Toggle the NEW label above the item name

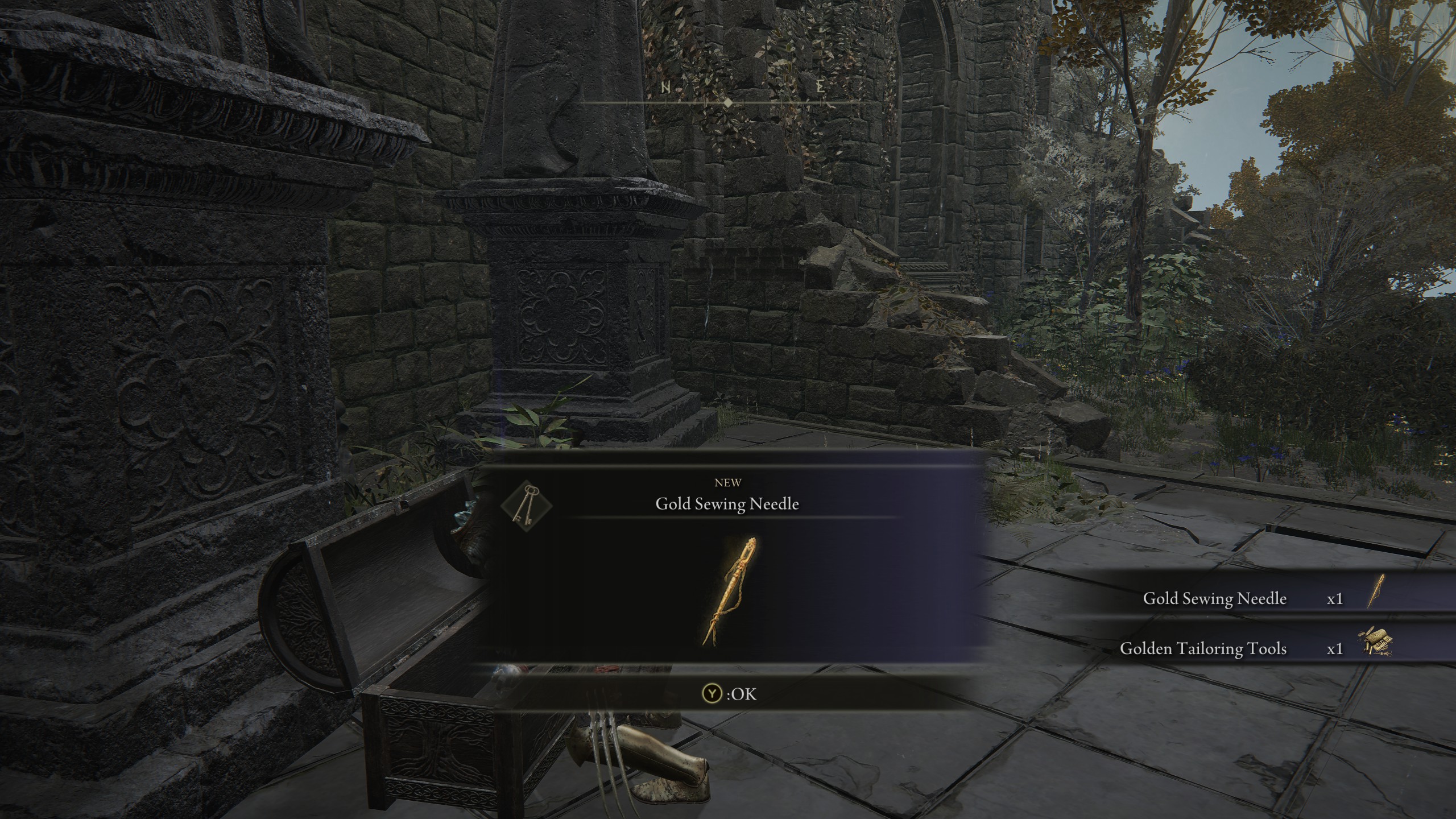[x=727, y=483]
